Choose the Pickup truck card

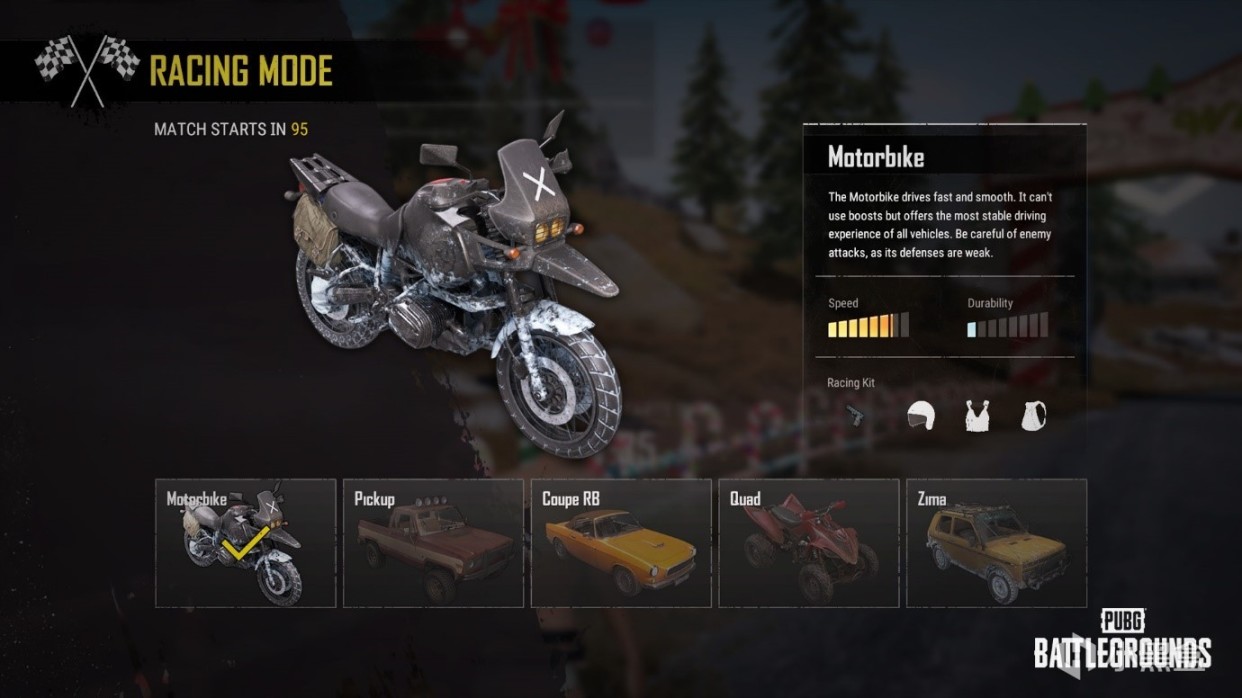coord(433,543)
